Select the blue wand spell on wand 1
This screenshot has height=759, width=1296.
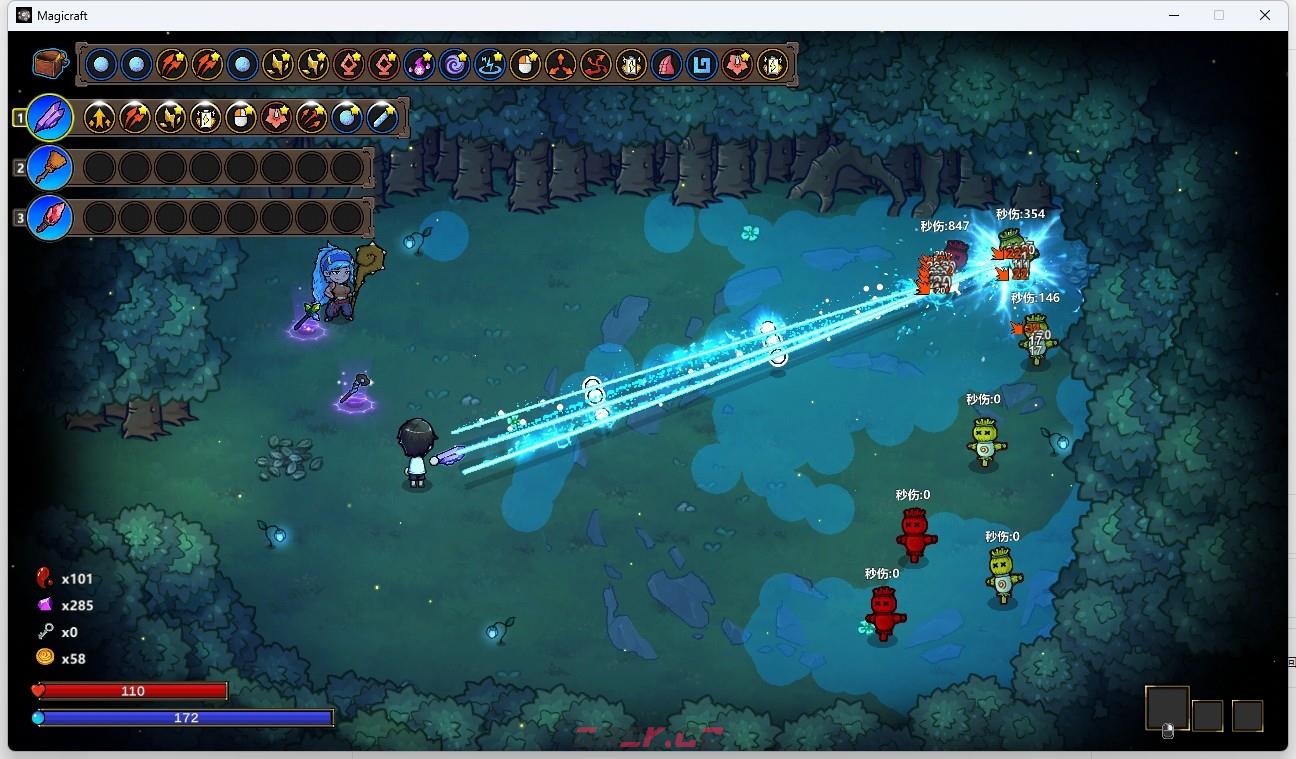(x=381, y=118)
